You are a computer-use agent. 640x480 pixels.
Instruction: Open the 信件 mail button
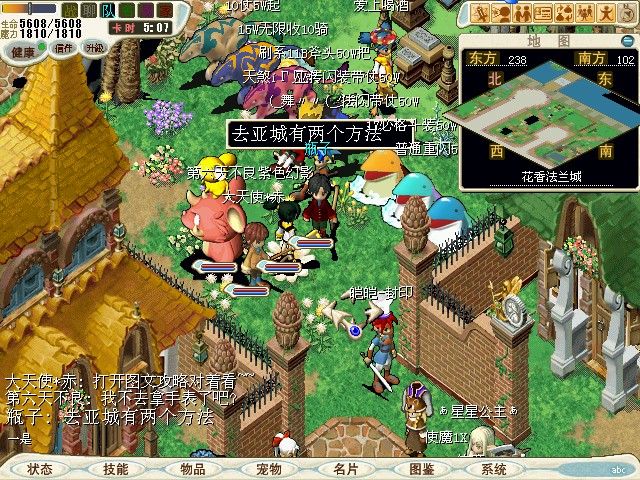(x=64, y=47)
